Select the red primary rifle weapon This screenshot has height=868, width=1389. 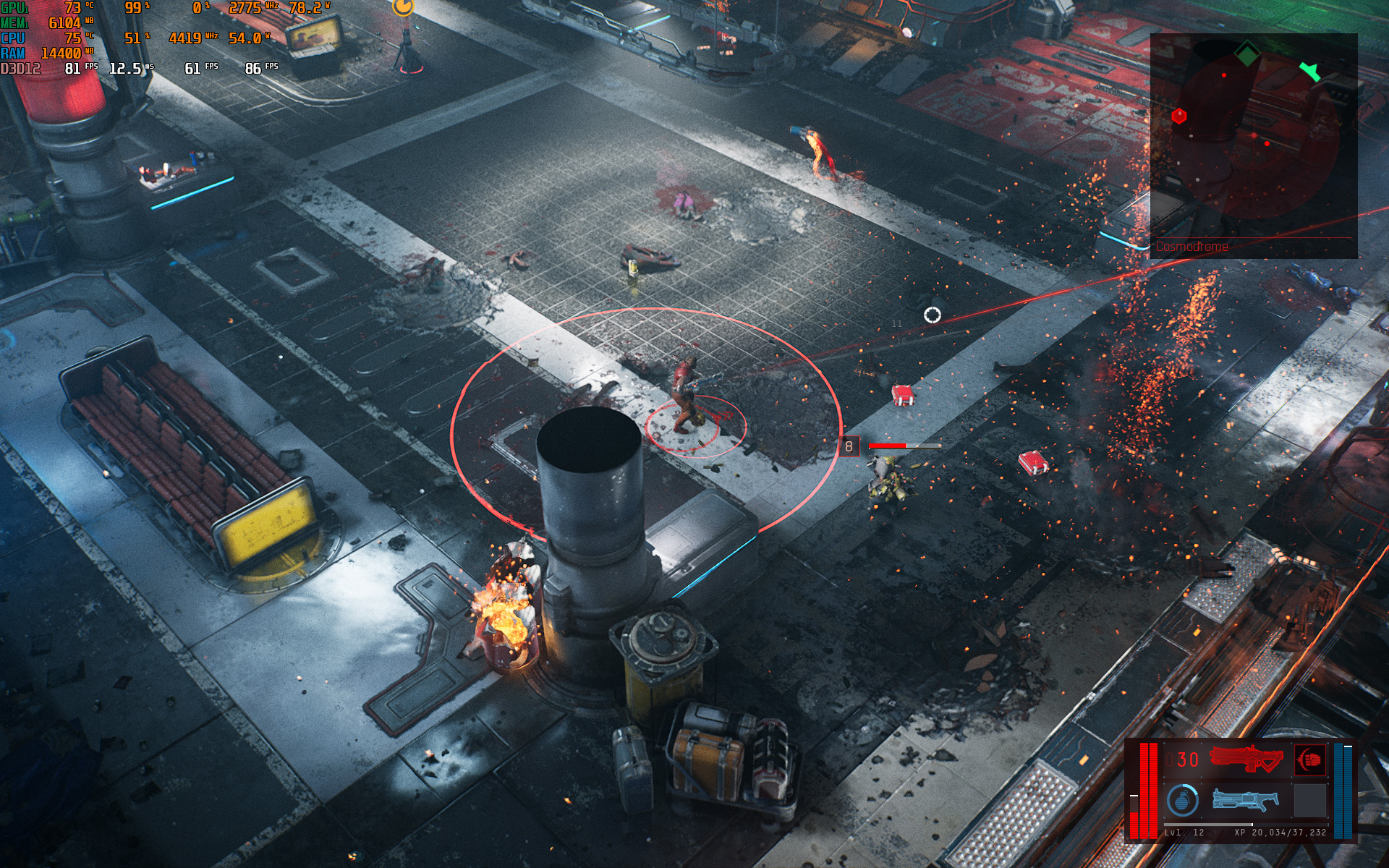coord(1246,759)
